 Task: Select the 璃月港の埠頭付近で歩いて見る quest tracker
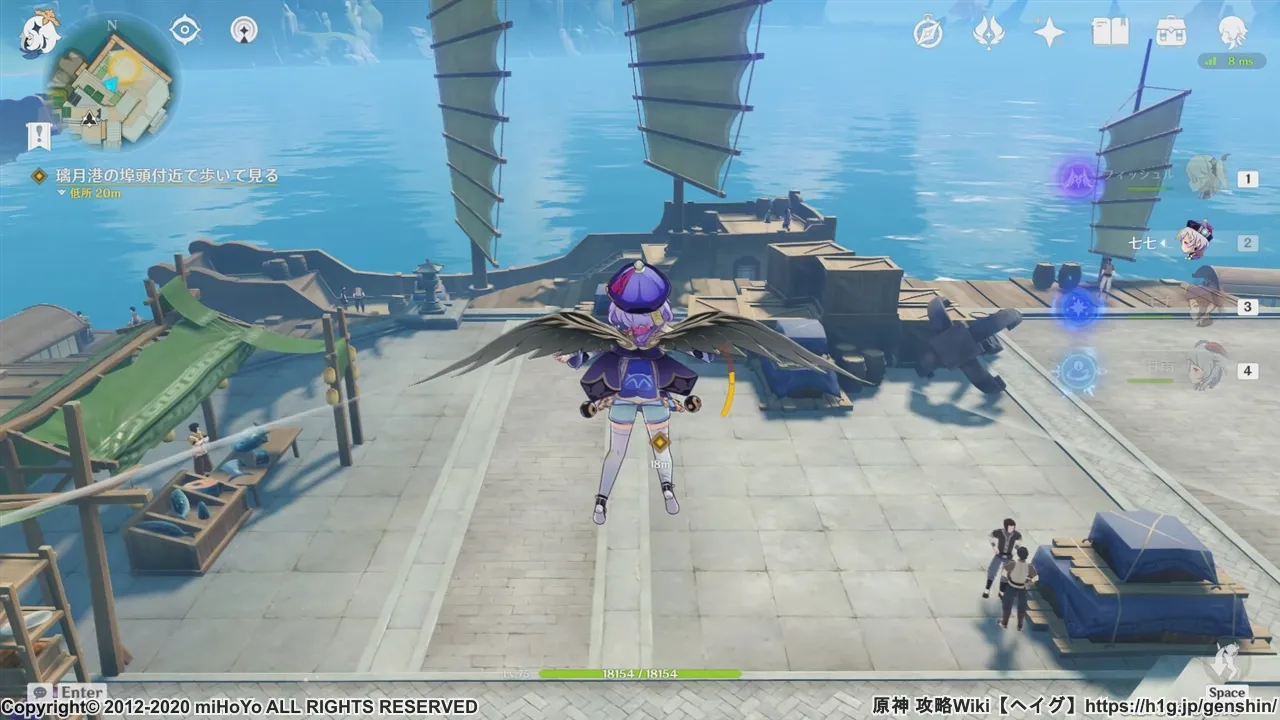coord(153,176)
